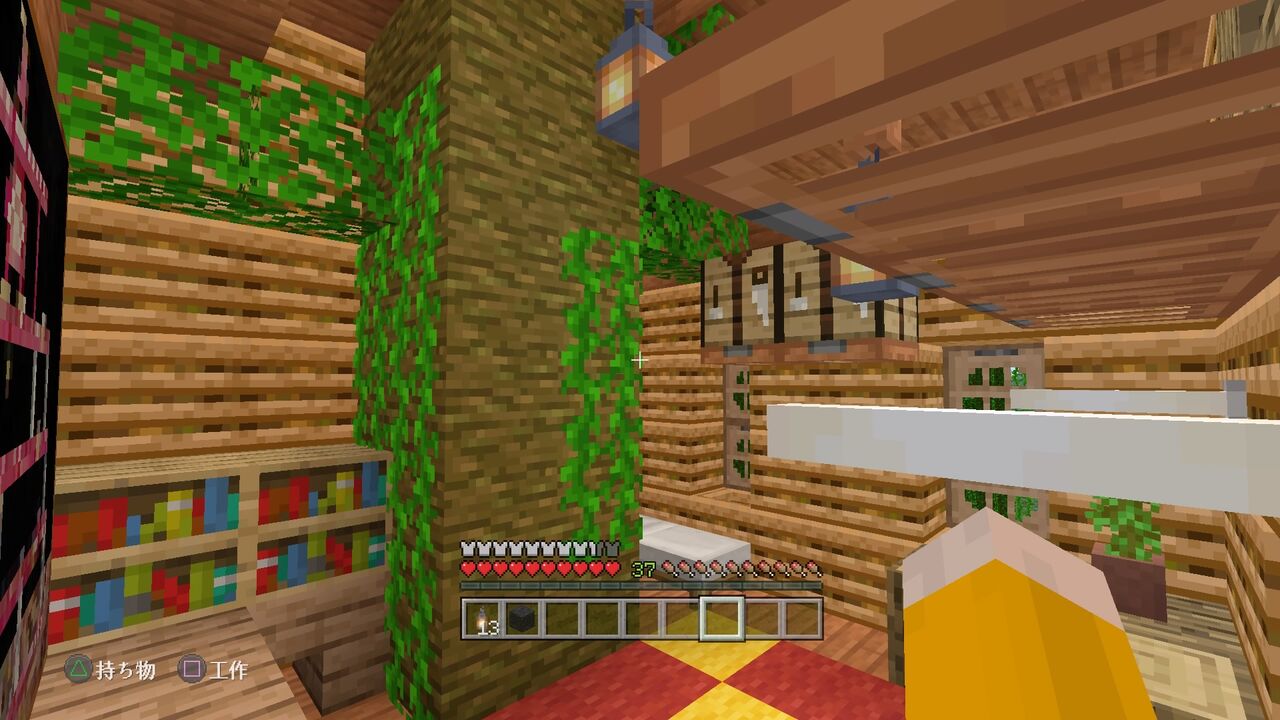Click the leftmost drumstick hunger icon
The image size is (1280, 720).
669,565
